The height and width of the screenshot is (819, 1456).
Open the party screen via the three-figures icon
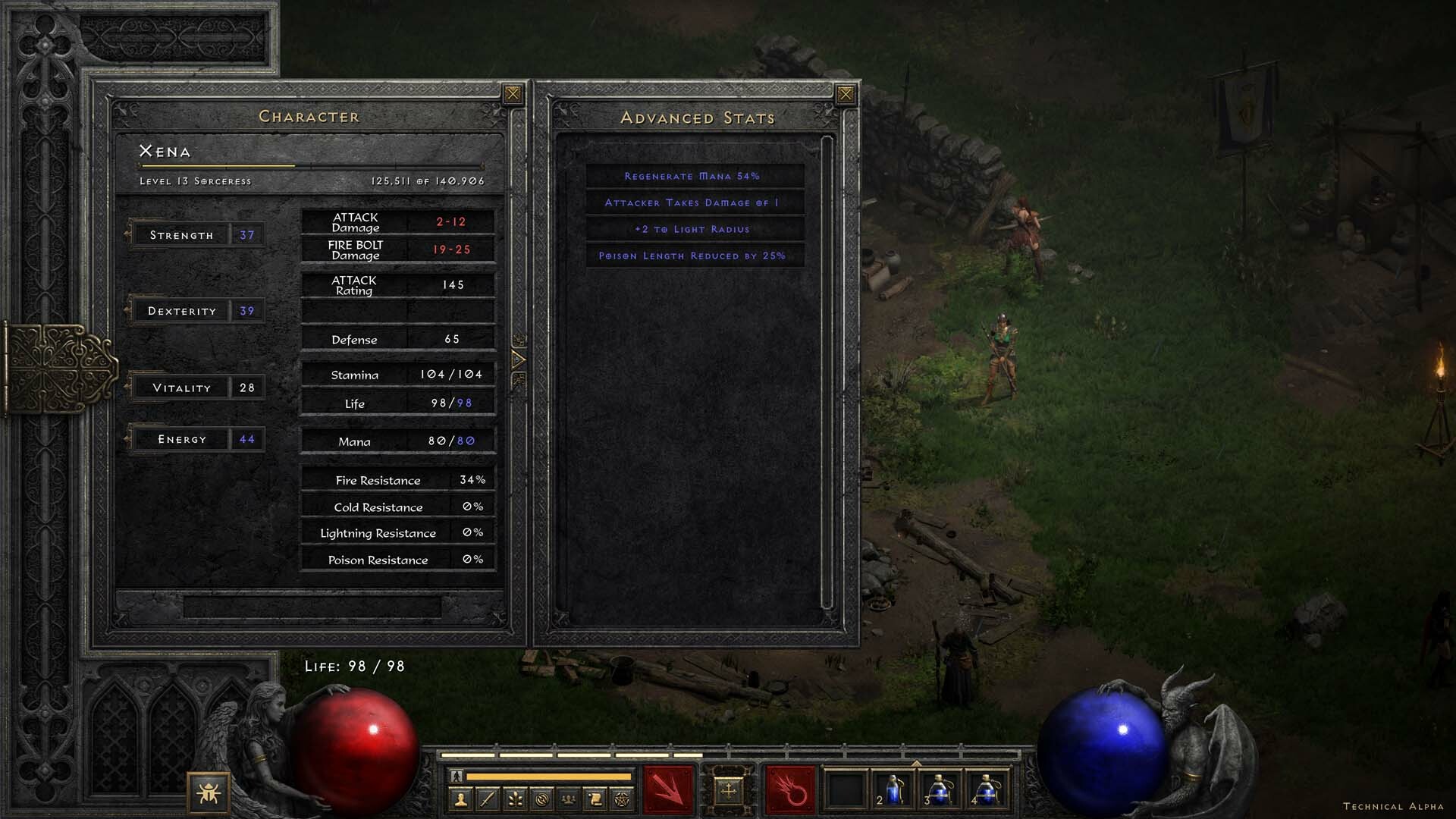pos(569,800)
